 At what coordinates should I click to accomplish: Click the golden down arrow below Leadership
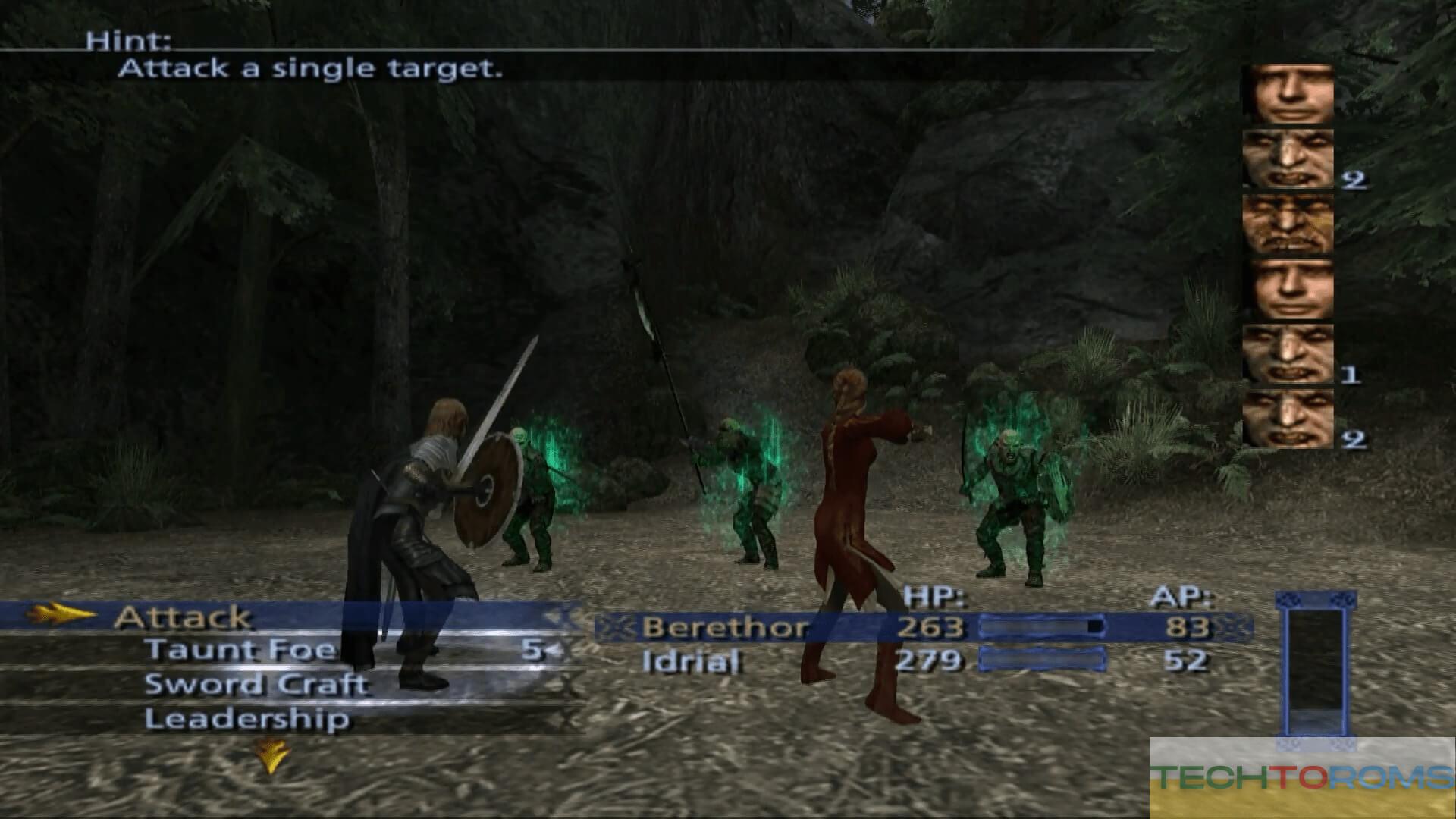click(x=269, y=755)
